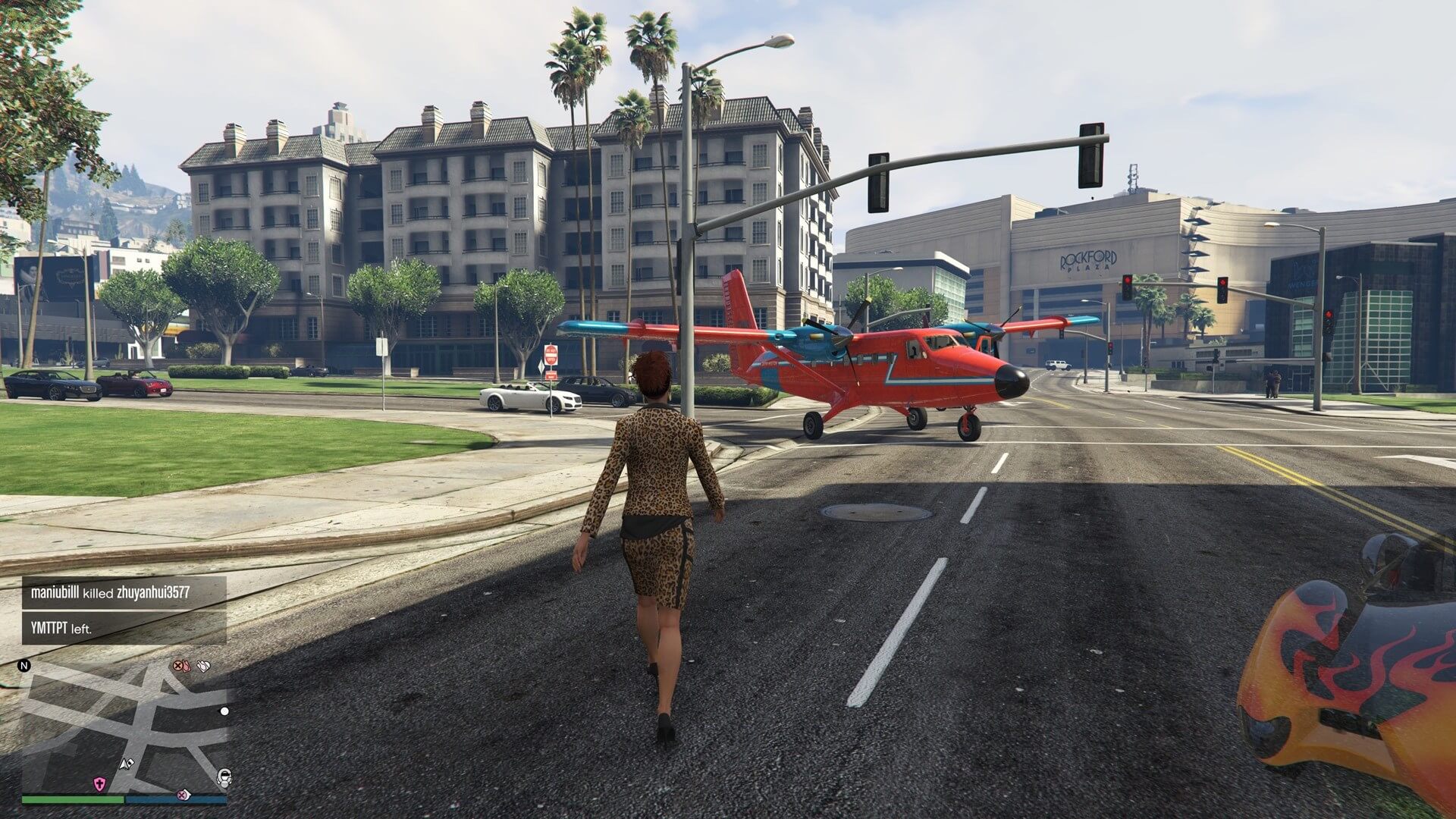
Task: Click the Do Not Enter sign near the crosswalk
Action: click(x=551, y=355)
